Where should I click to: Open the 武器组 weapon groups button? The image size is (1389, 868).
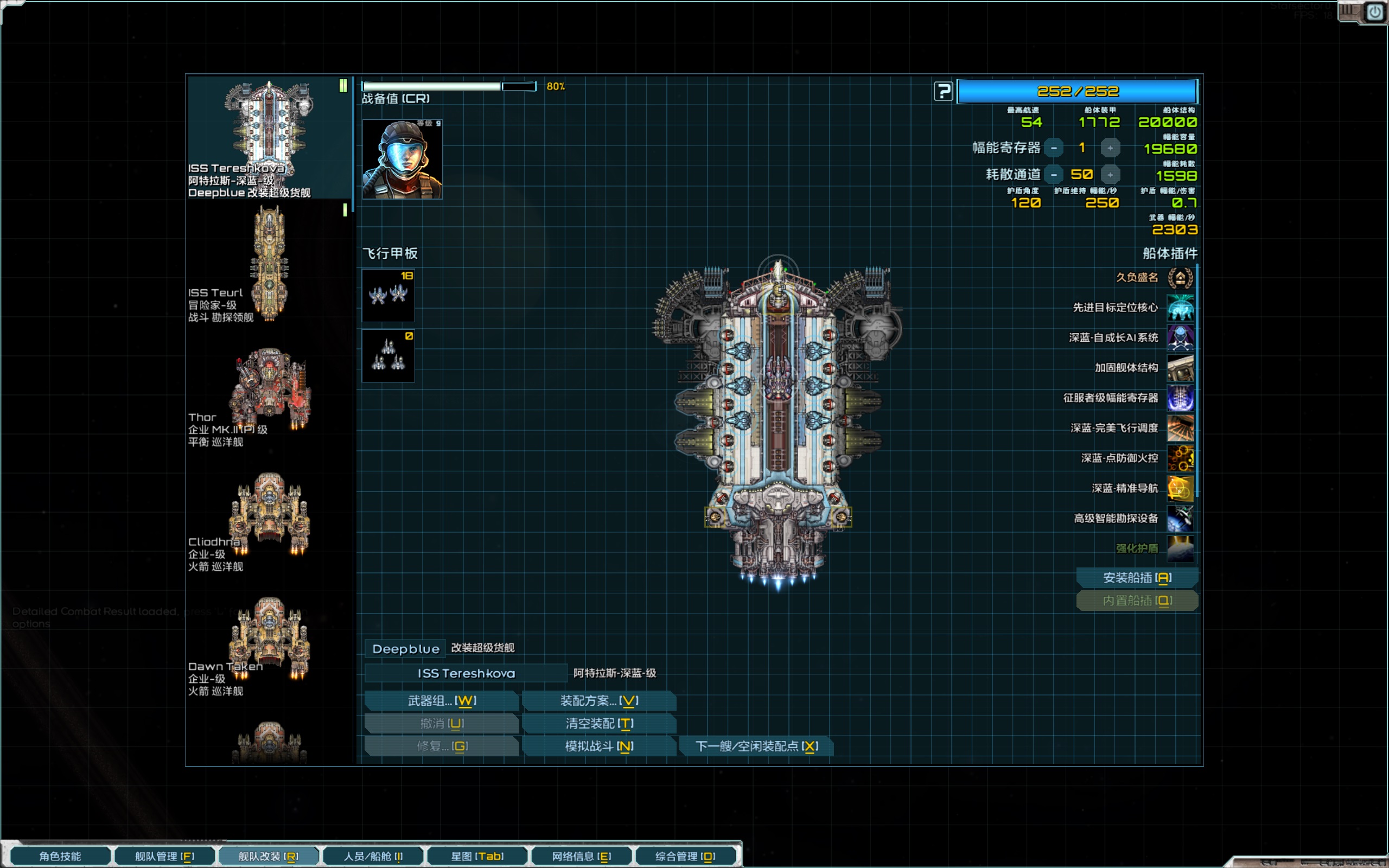point(441,700)
